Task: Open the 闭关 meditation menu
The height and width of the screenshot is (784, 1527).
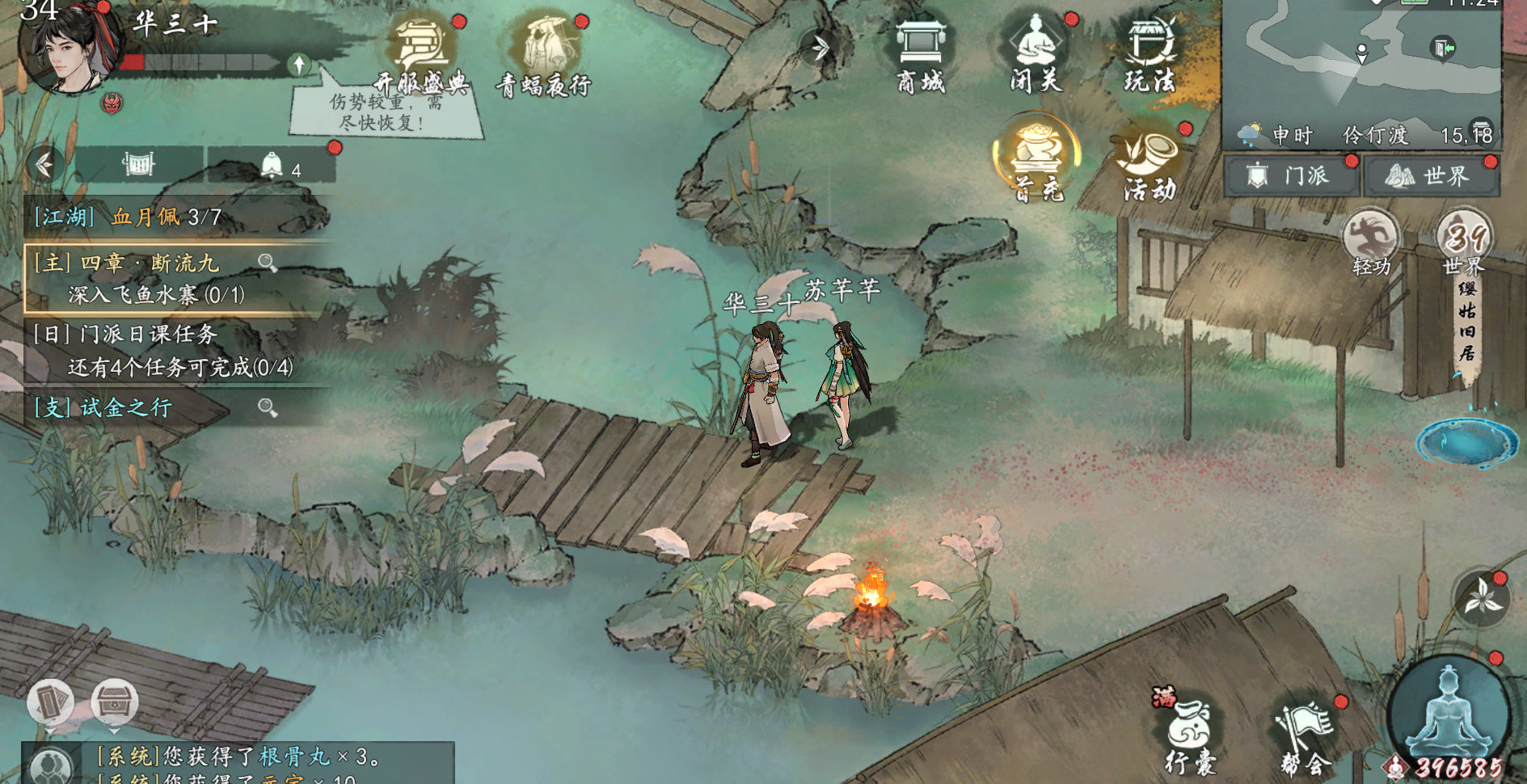Action: [1036, 53]
